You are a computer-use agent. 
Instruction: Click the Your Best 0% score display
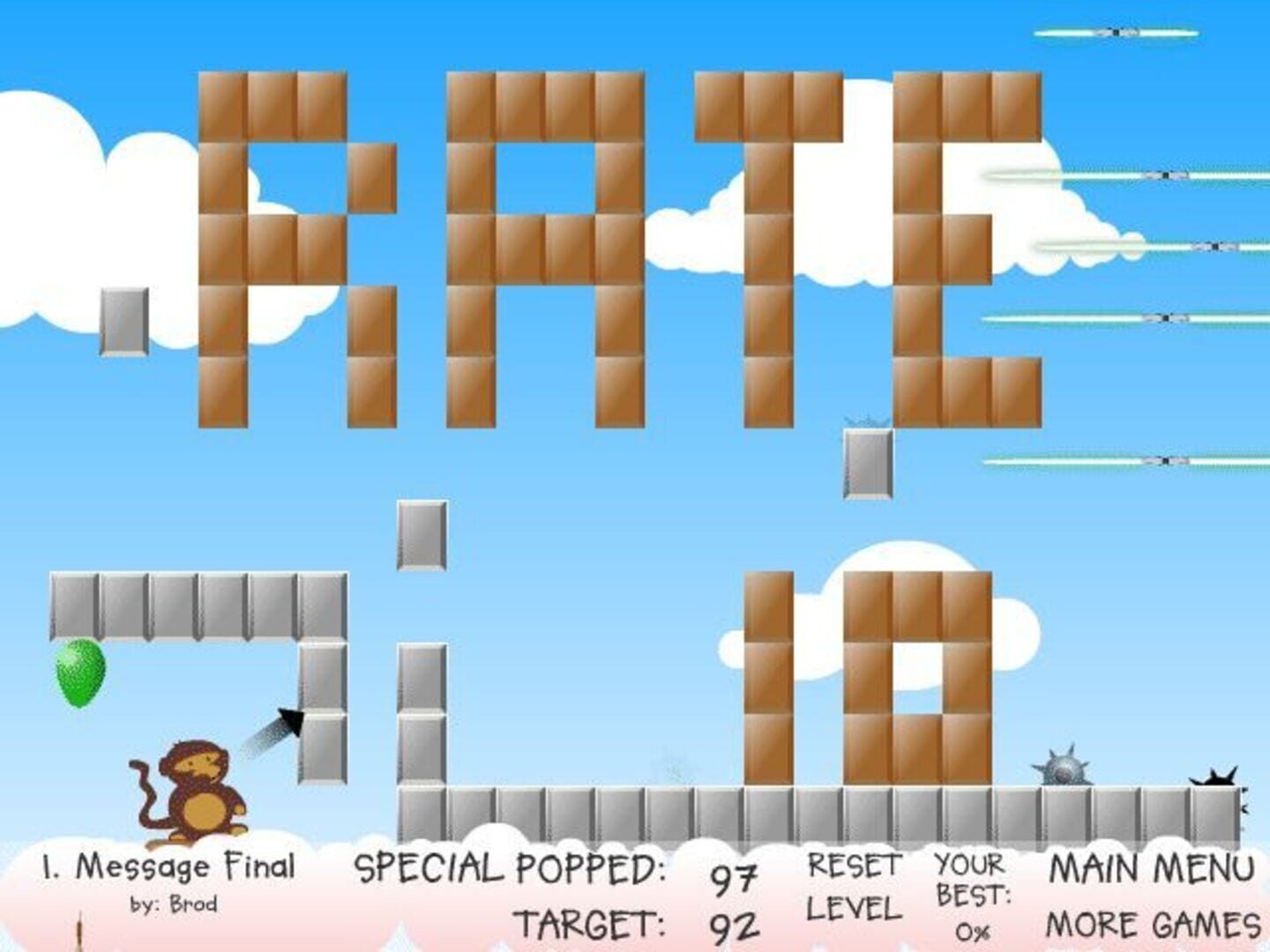(x=968, y=895)
